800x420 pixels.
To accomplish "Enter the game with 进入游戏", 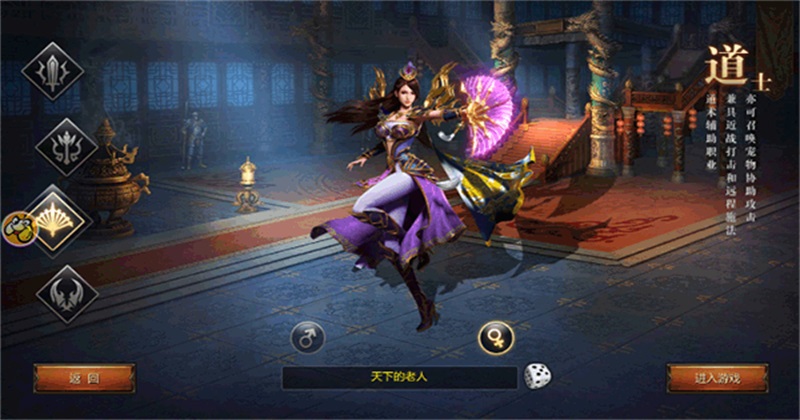I will click(x=717, y=378).
